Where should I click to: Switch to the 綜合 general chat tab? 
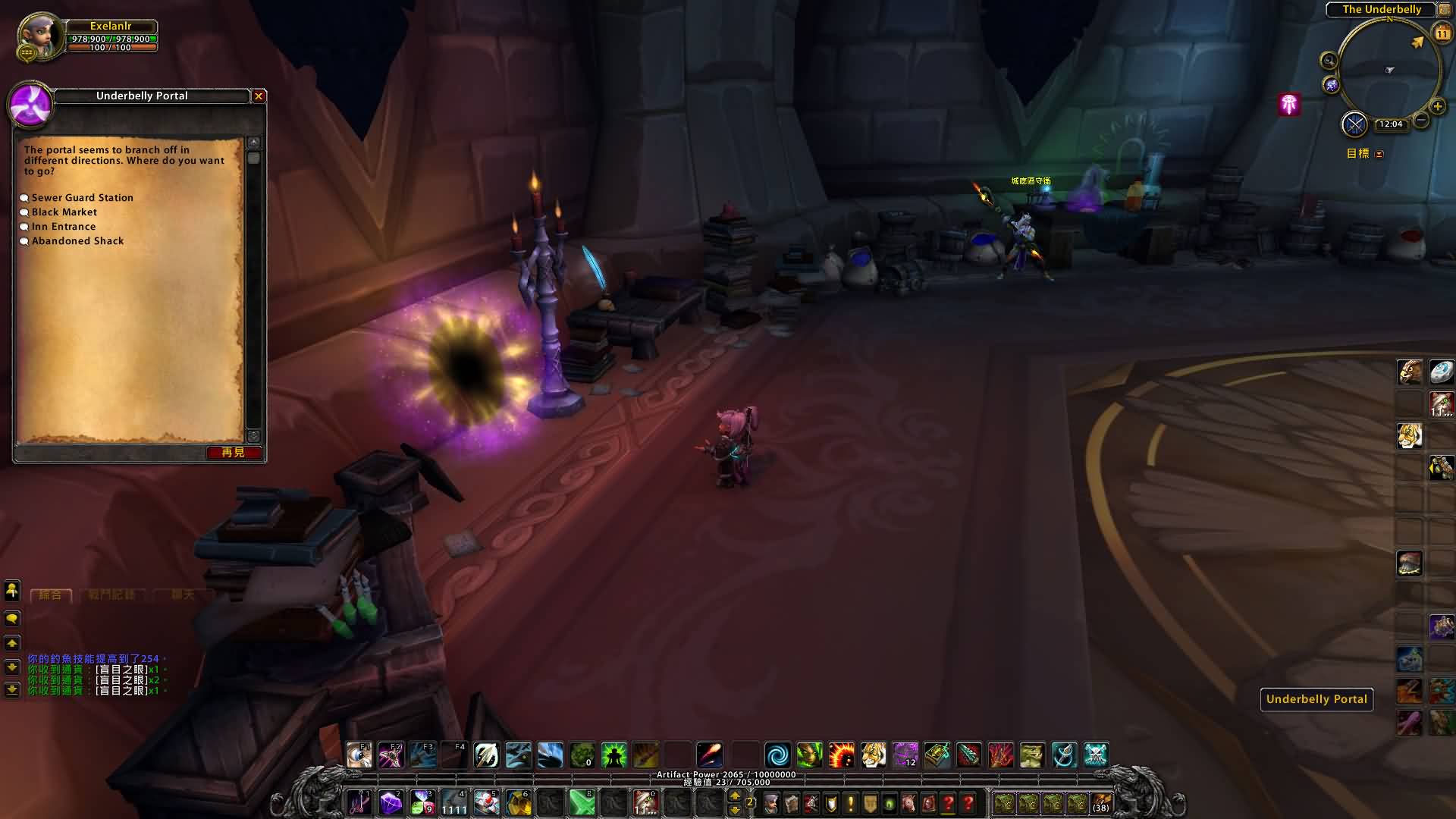(x=51, y=595)
